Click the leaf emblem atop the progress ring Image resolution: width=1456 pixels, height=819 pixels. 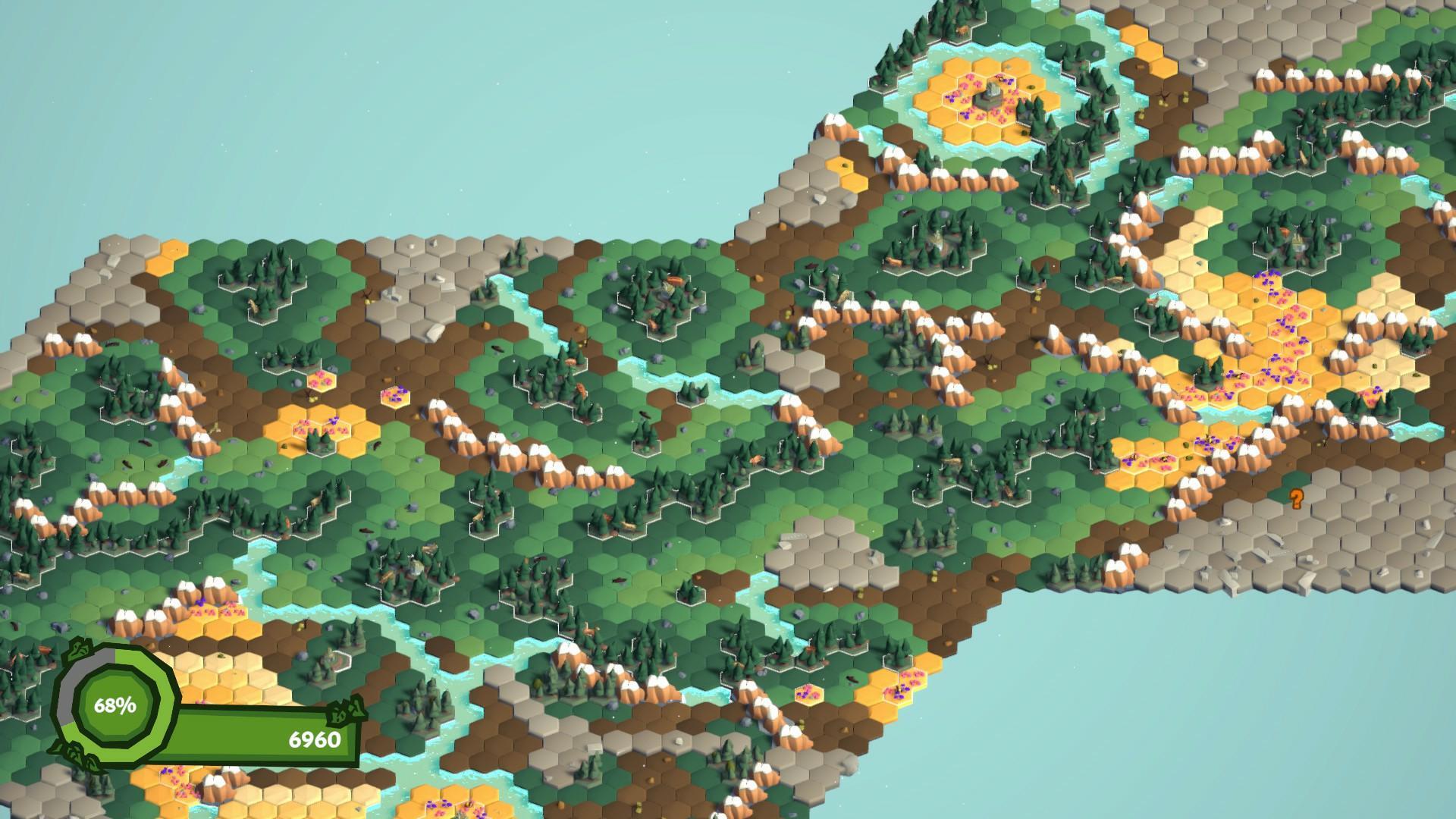(x=80, y=649)
